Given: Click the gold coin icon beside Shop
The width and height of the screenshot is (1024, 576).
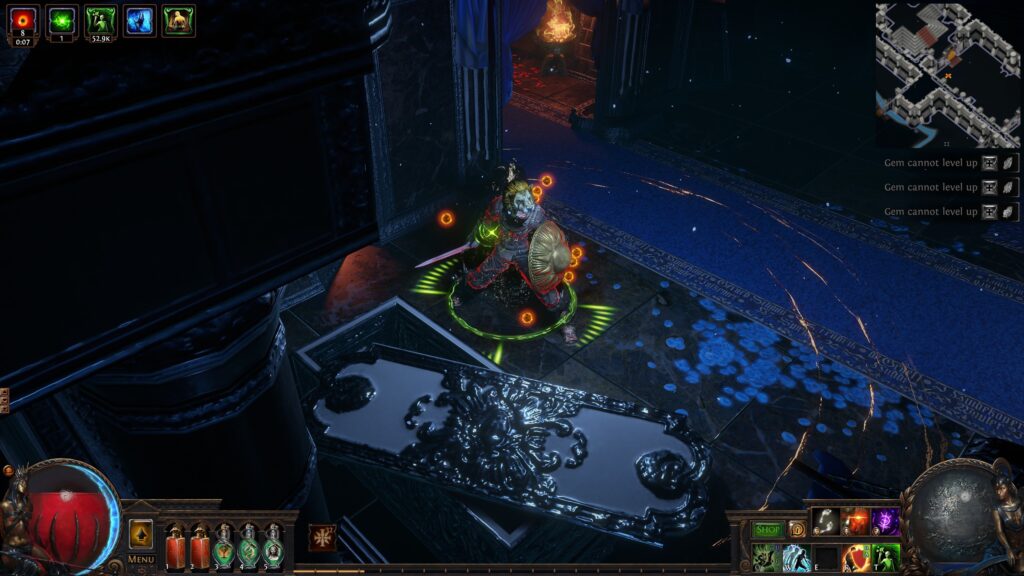Looking at the screenshot, I should [796, 529].
